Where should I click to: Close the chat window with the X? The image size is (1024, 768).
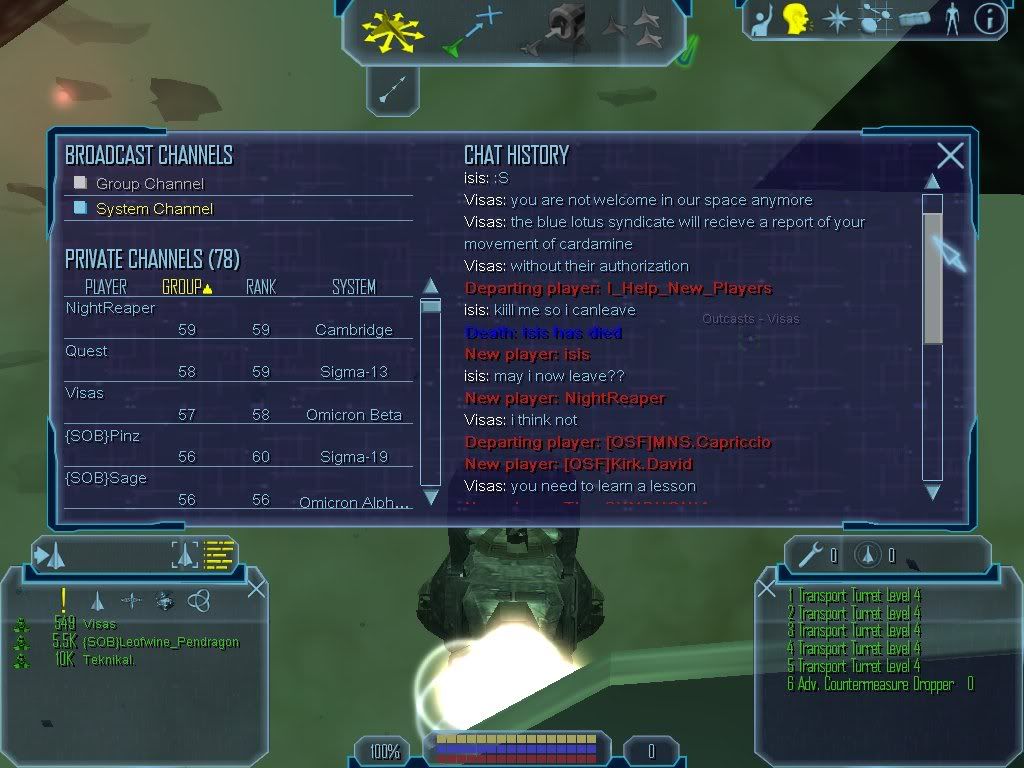(950, 155)
